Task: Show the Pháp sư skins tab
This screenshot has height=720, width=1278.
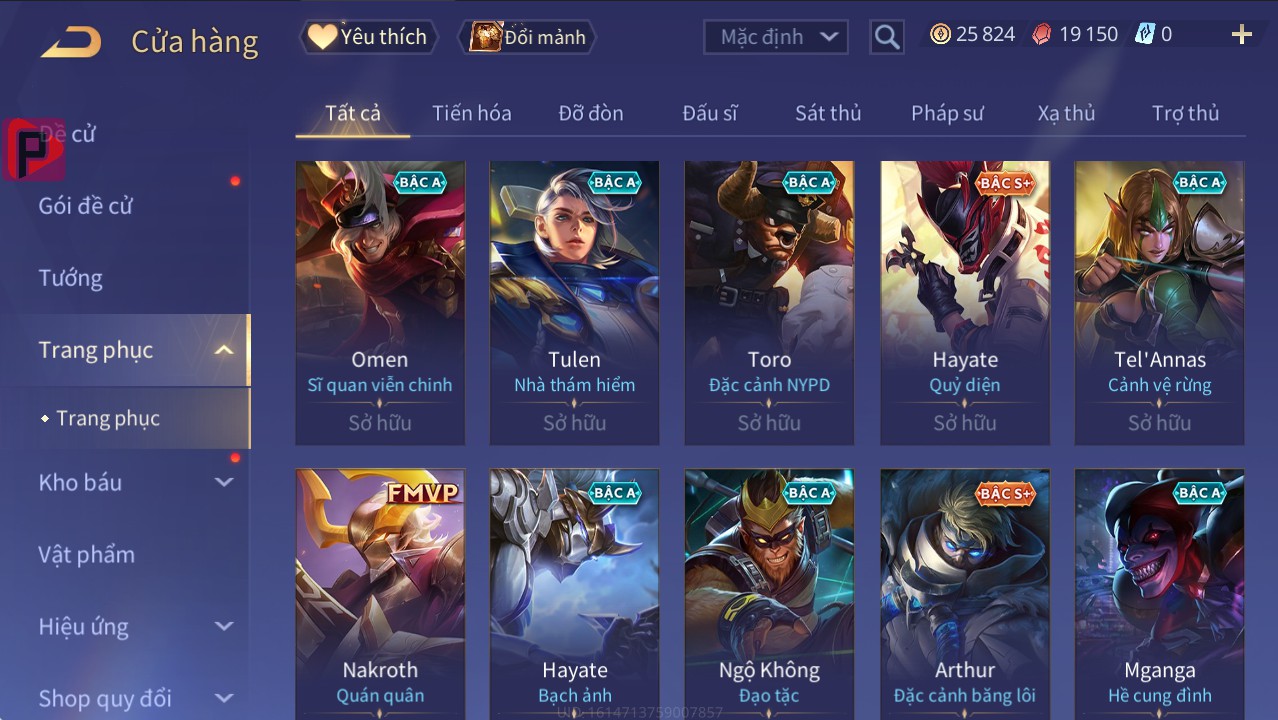Action: 947,113
